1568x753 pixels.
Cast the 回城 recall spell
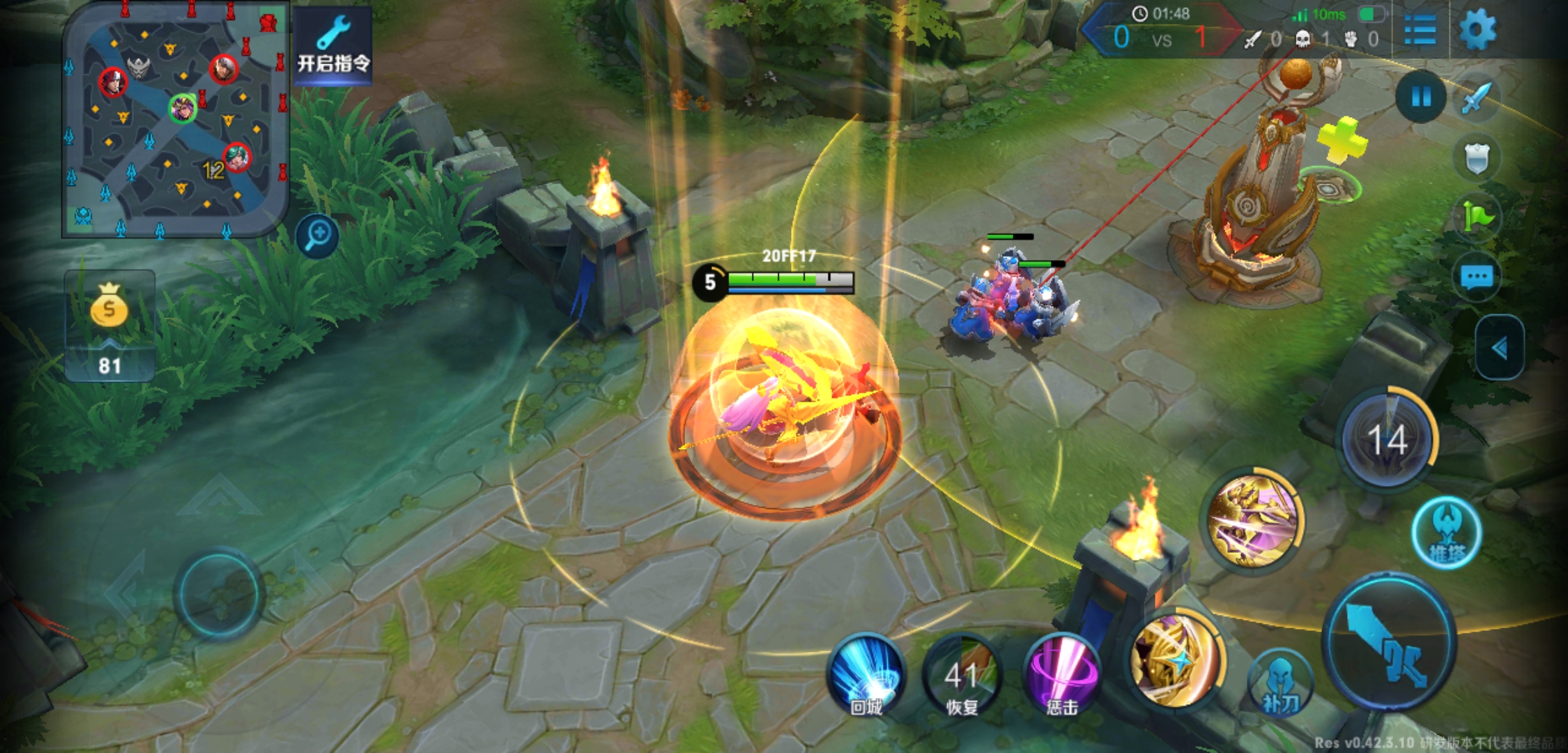tap(866, 675)
